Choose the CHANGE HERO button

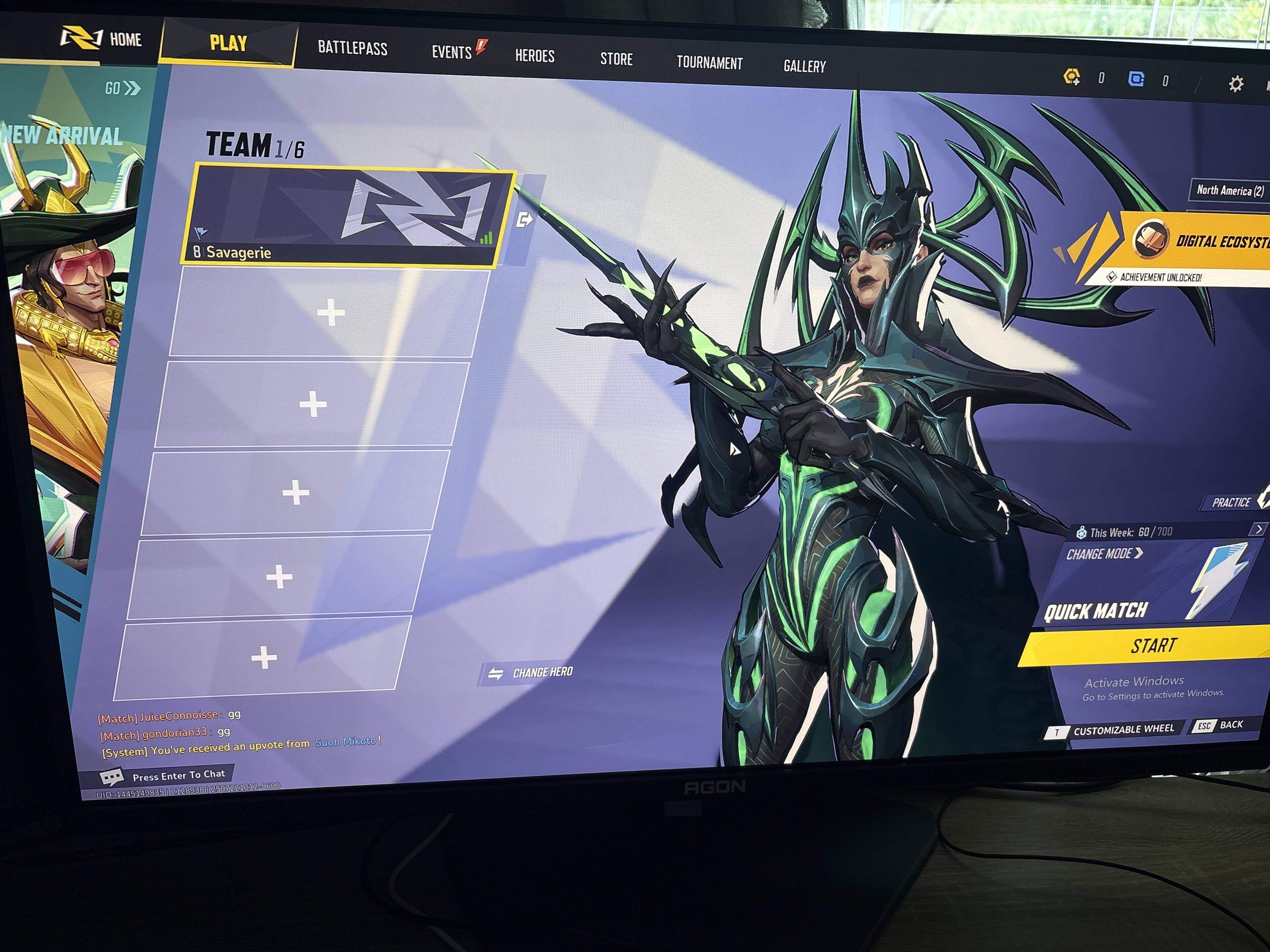click(x=530, y=673)
